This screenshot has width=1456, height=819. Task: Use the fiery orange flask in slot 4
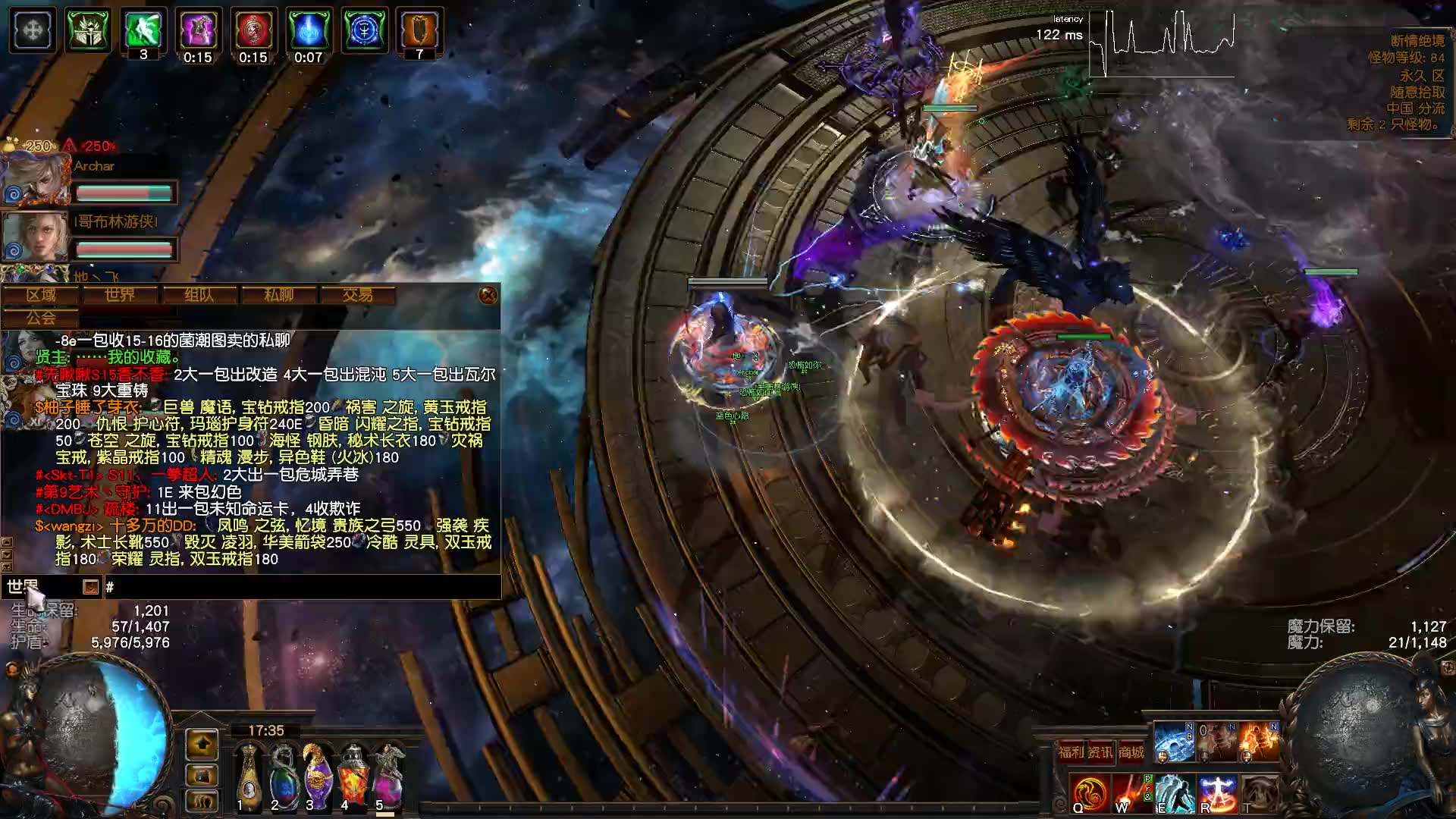tap(352, 775)
